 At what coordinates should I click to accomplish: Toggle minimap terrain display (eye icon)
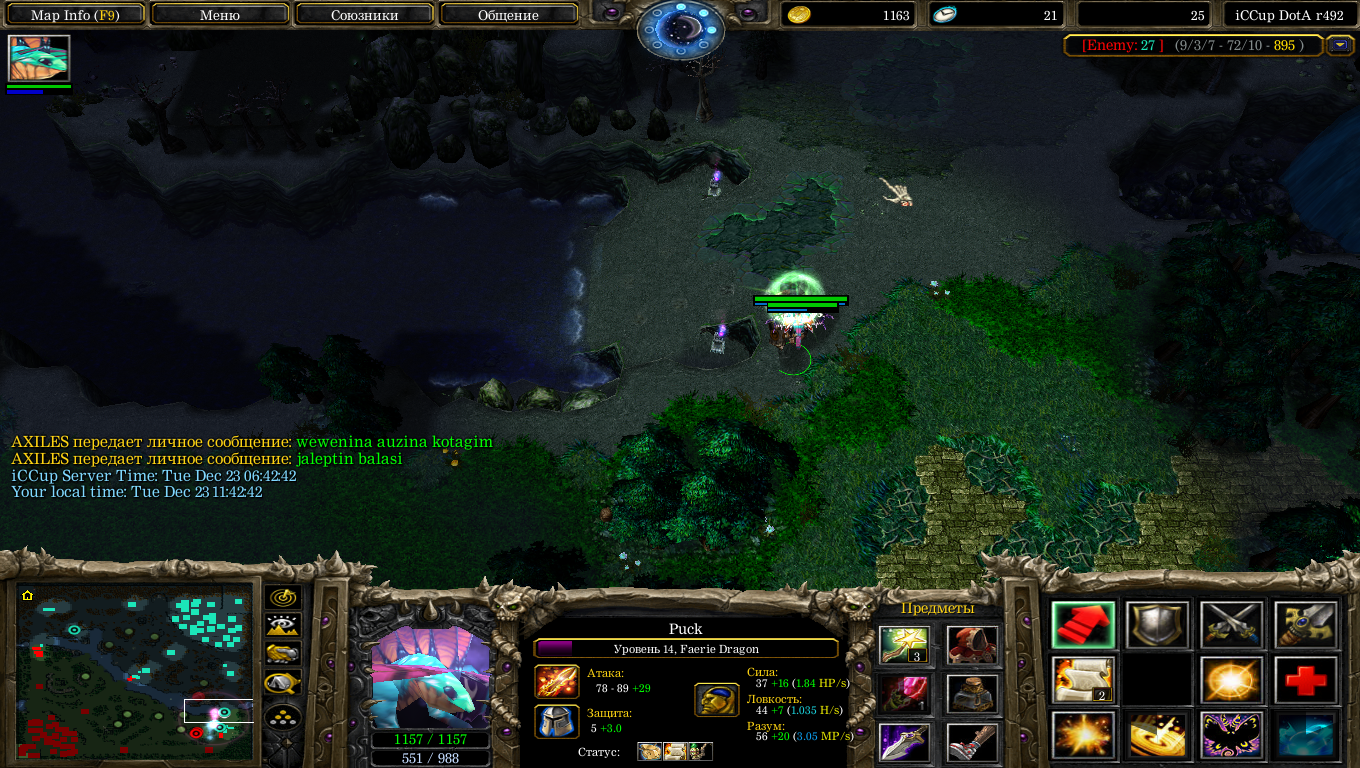(283, 626)
